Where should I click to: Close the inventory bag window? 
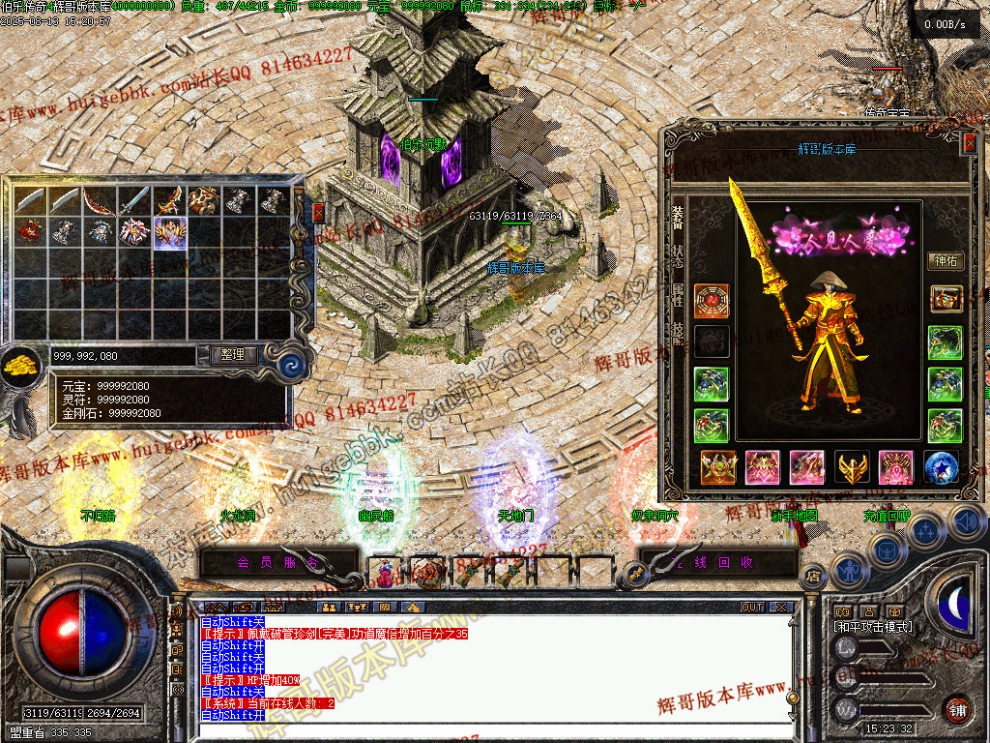point(318,212)
